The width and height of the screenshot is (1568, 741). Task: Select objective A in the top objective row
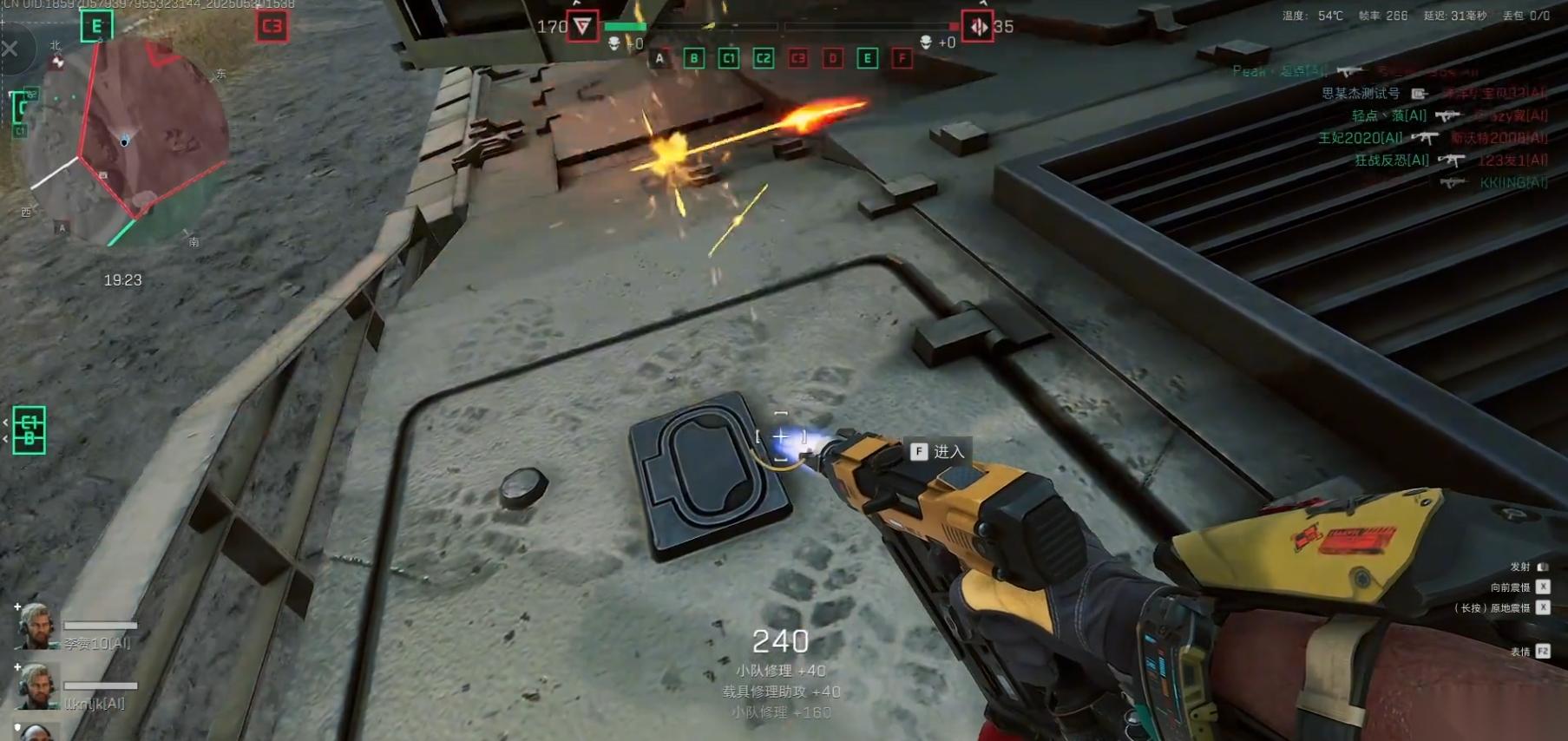click(x=659, y=59)
